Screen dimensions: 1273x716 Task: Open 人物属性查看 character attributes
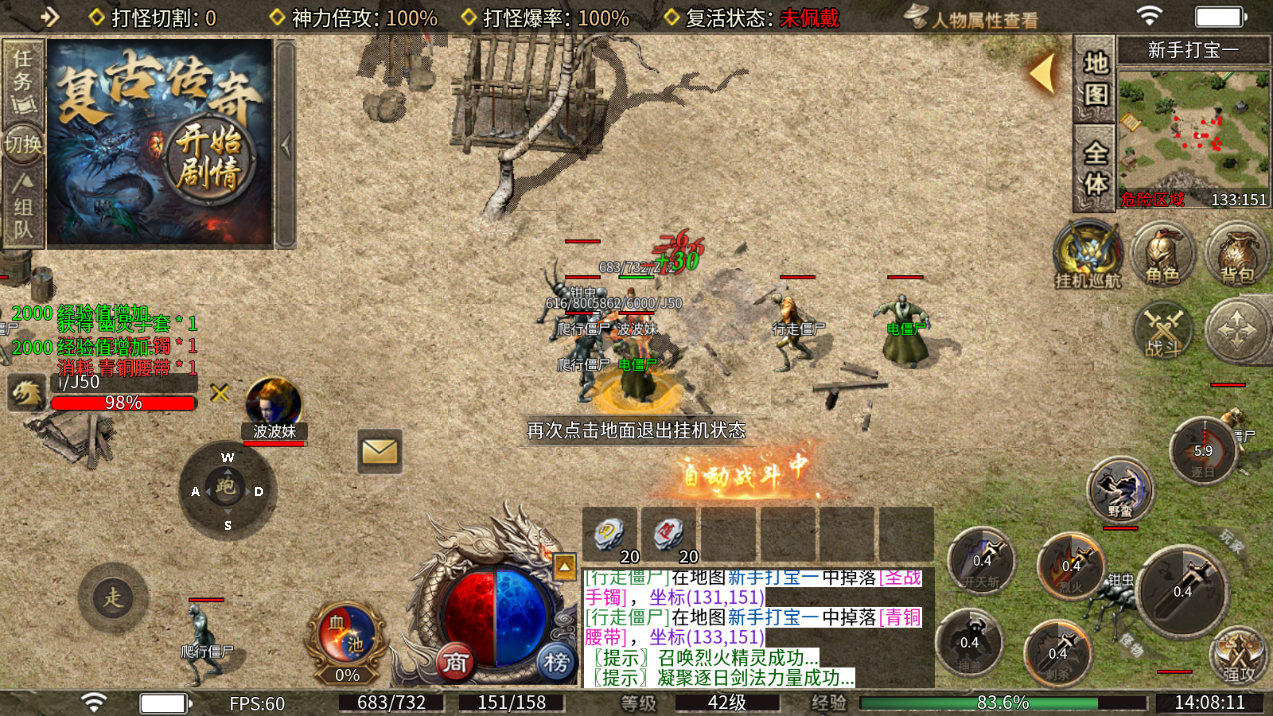(972, 18)
